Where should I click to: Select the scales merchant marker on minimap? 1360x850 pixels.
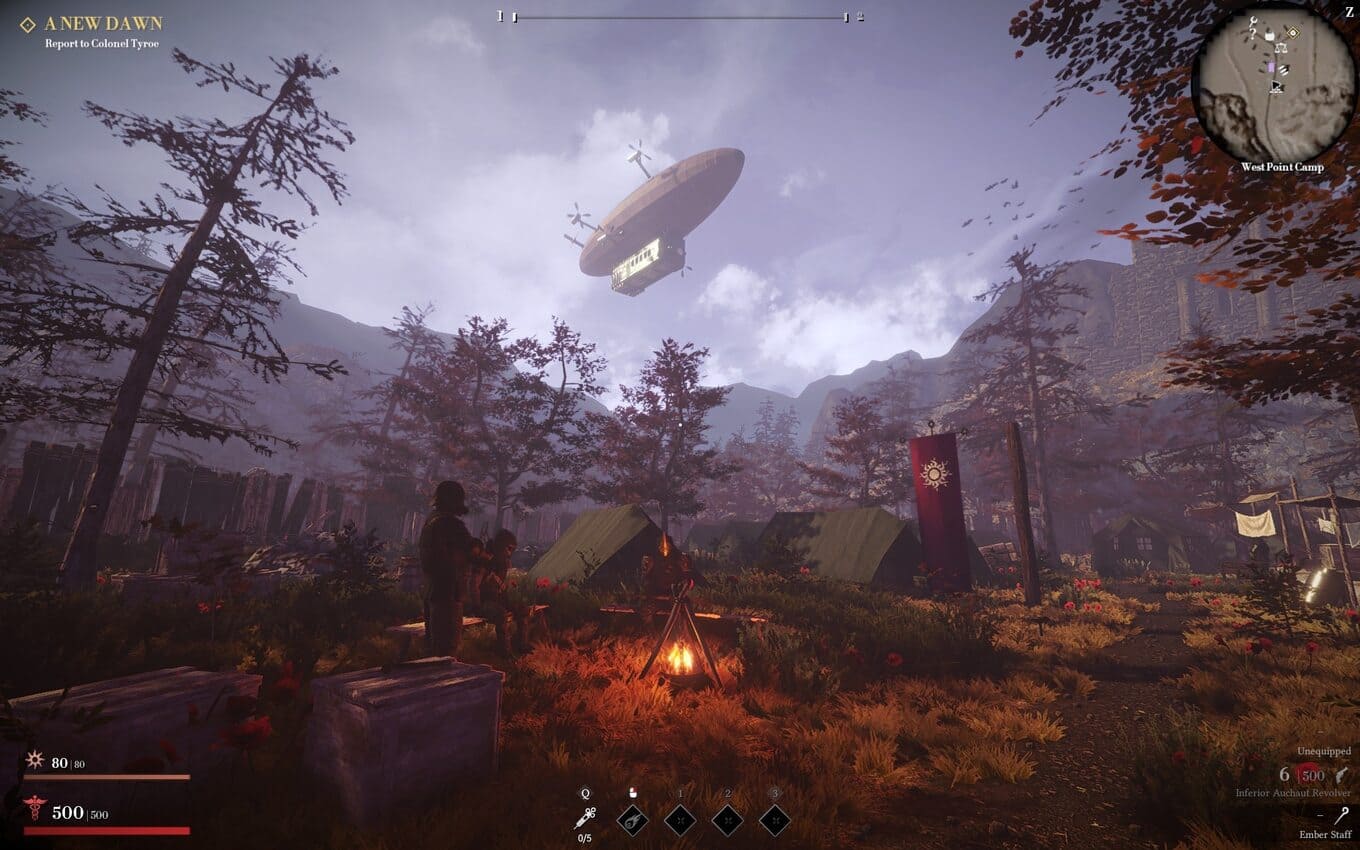[1279, 49]
